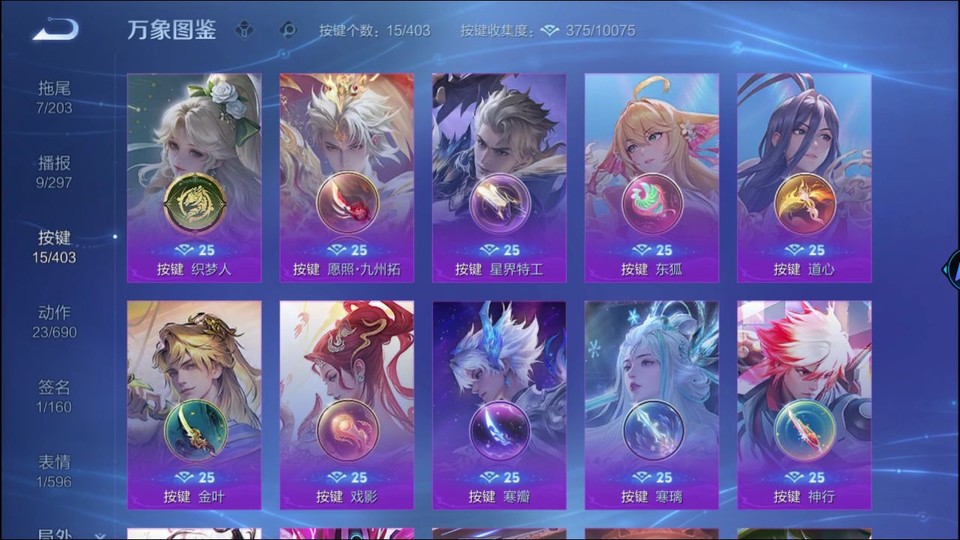Screen dimensions: 960x540
Task: Select the 东狐 button skin card
Action: (652, 178)
